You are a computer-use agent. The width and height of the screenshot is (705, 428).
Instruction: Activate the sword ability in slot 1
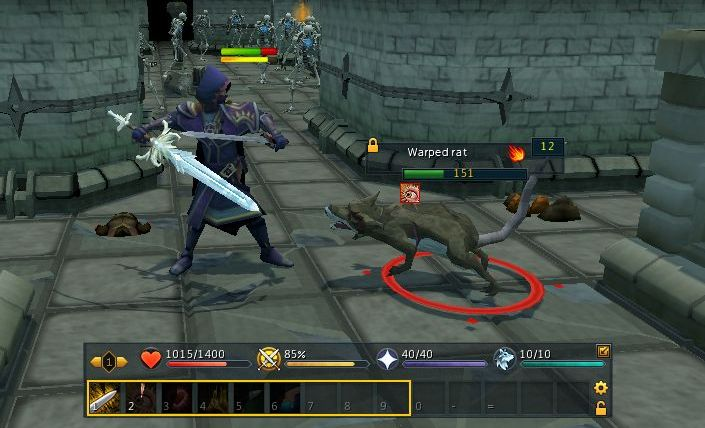[105, 397]
